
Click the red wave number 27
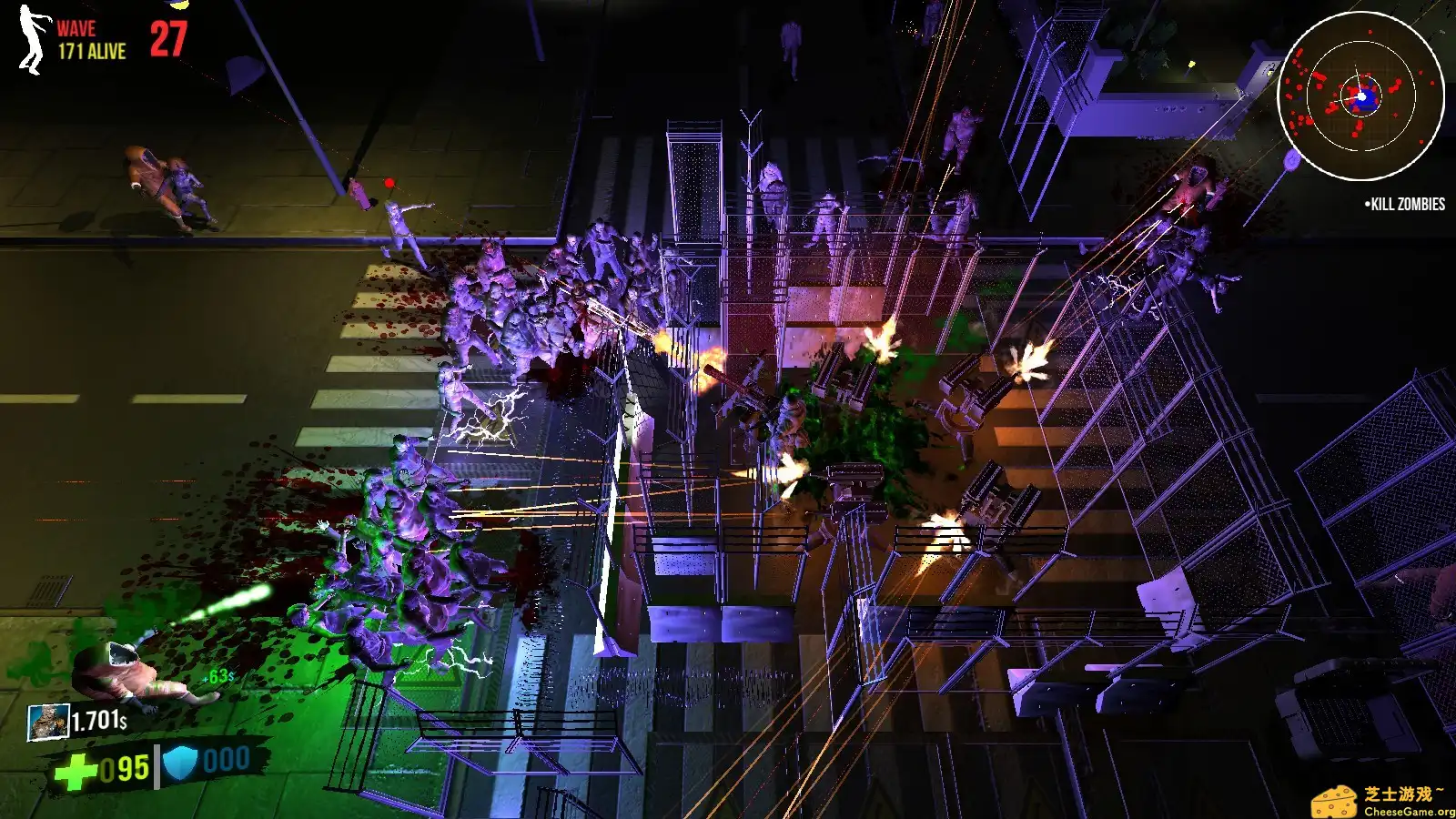point(169,38)
